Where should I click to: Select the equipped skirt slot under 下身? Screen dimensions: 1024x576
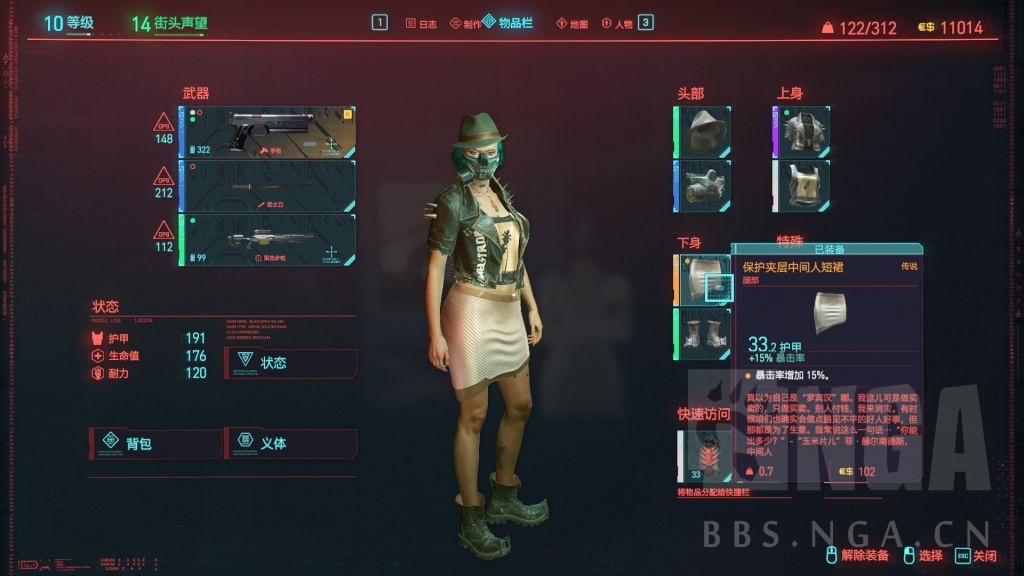click(704, 279)
